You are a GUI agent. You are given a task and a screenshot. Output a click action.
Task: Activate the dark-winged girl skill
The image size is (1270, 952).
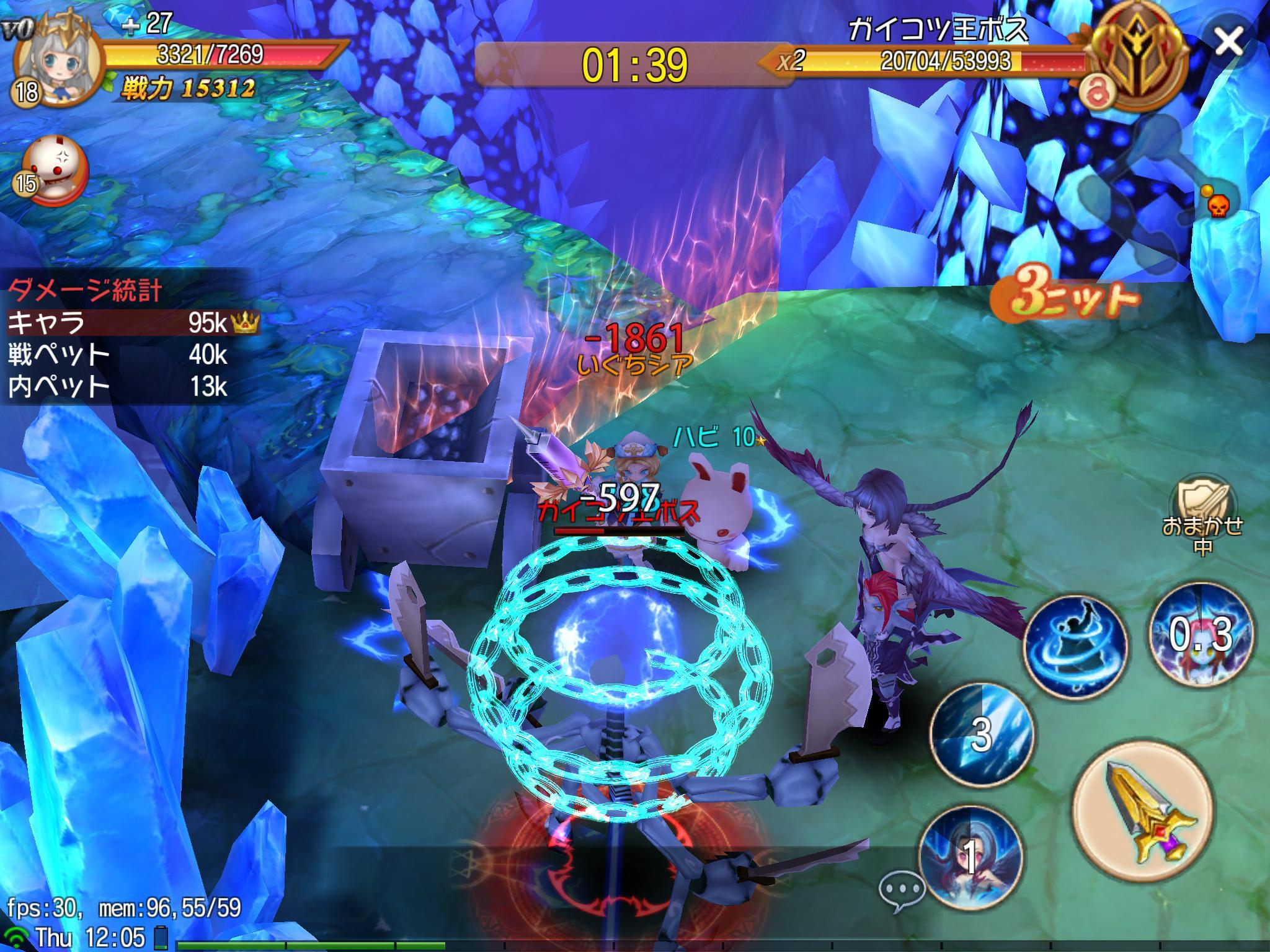[970, 858]
